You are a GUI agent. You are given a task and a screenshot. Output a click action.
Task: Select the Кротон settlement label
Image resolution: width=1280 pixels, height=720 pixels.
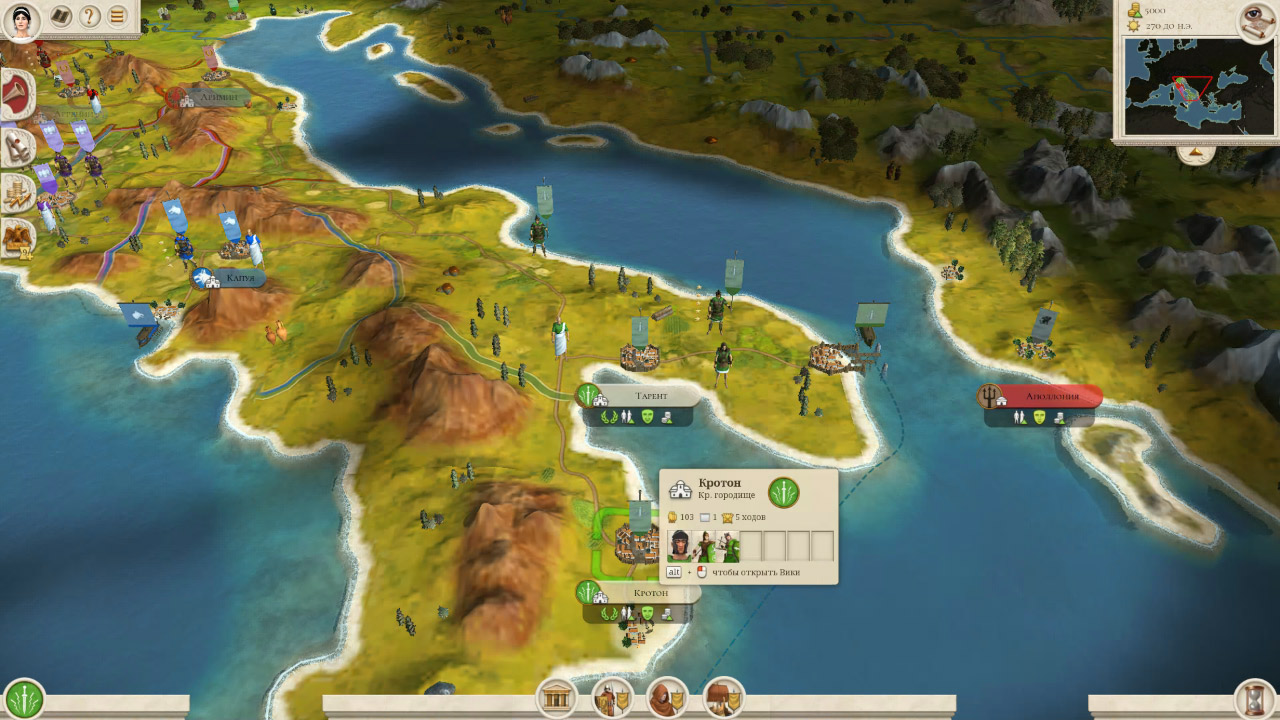click(650, 593)
